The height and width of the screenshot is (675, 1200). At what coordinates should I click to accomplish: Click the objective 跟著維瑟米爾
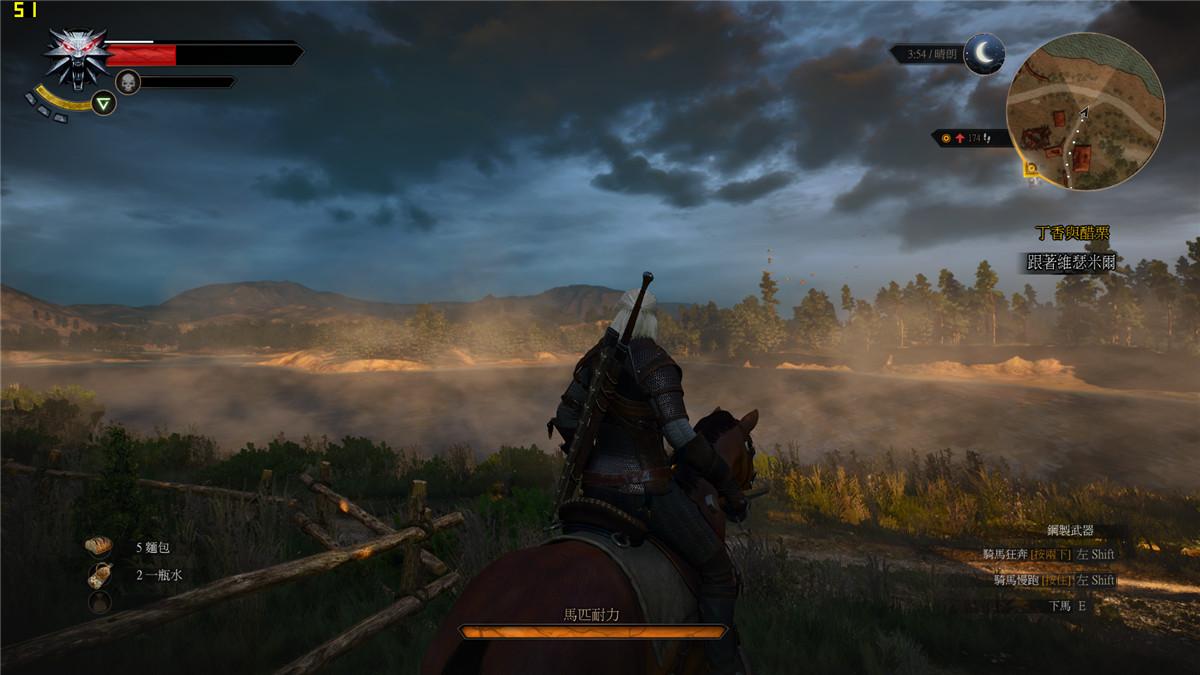[1070, 262]
